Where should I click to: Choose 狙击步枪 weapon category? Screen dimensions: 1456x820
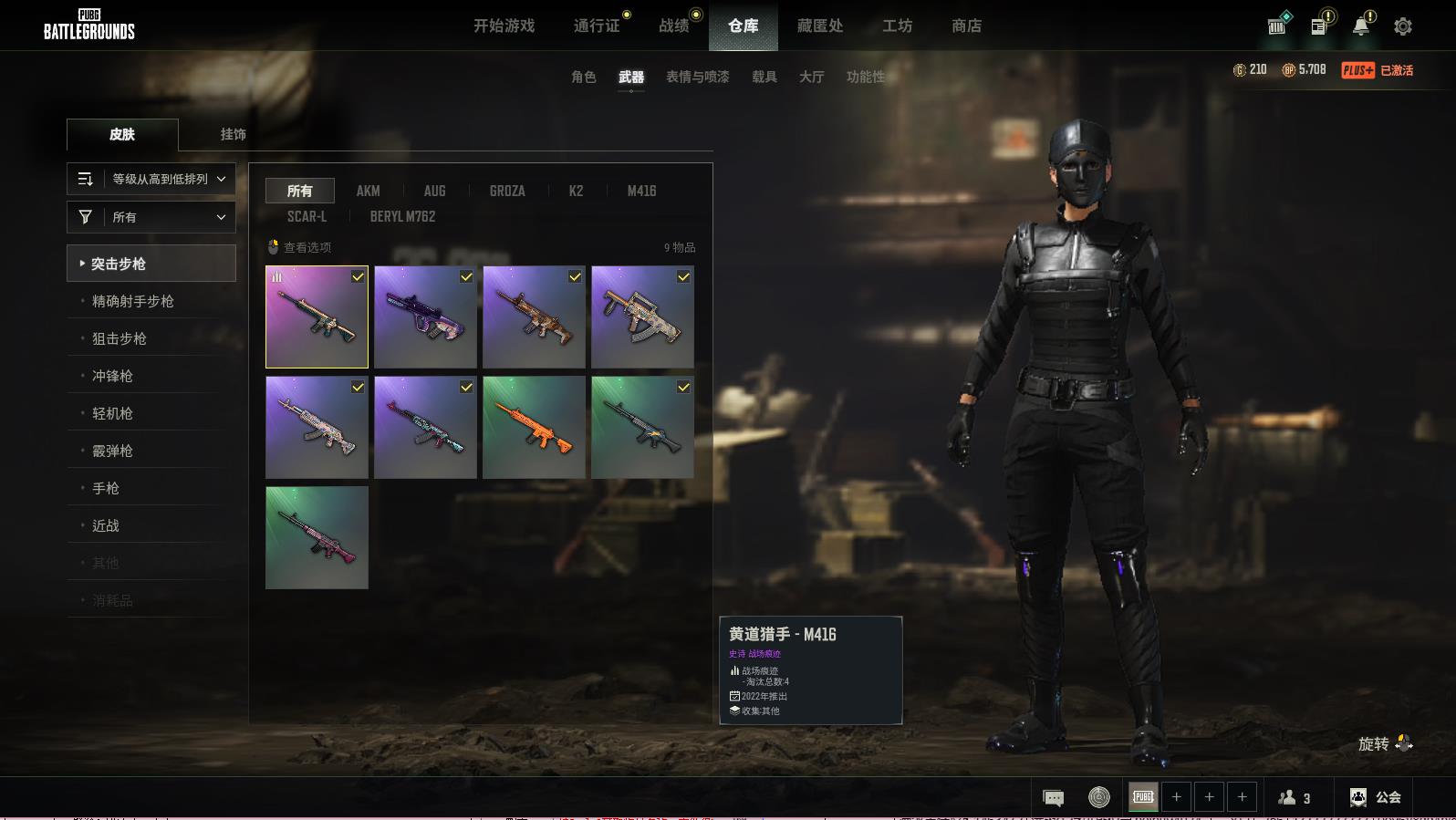coord(120,338)
